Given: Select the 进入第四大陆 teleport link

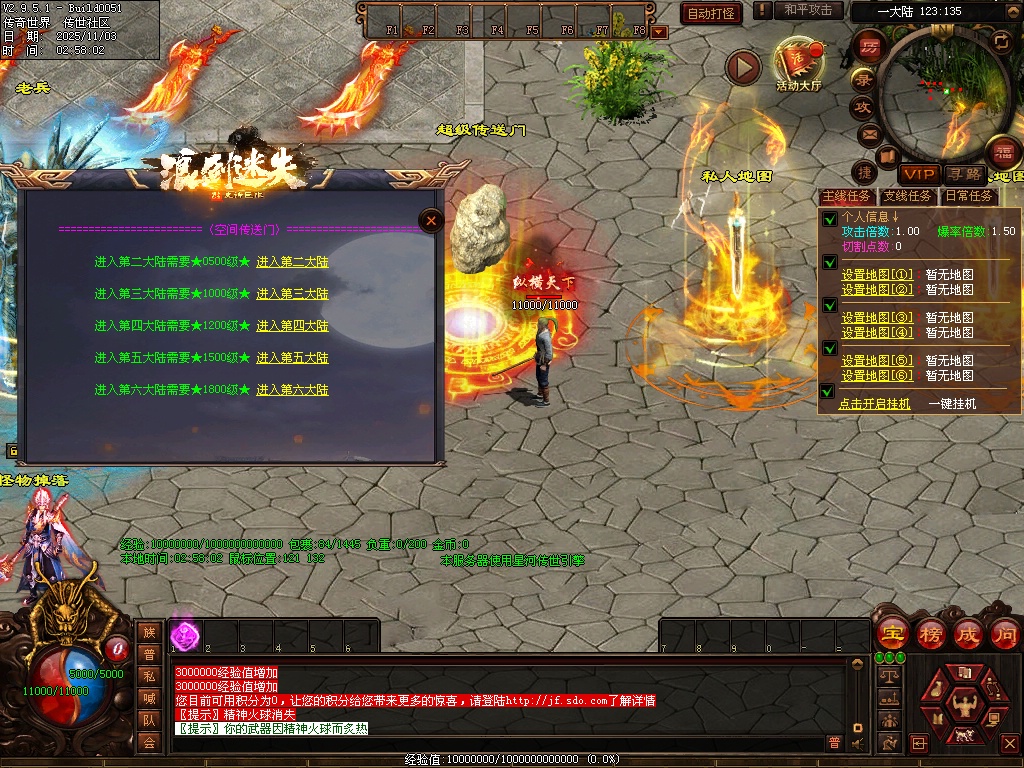Looking at the screenshot, I should pos(292,326).
